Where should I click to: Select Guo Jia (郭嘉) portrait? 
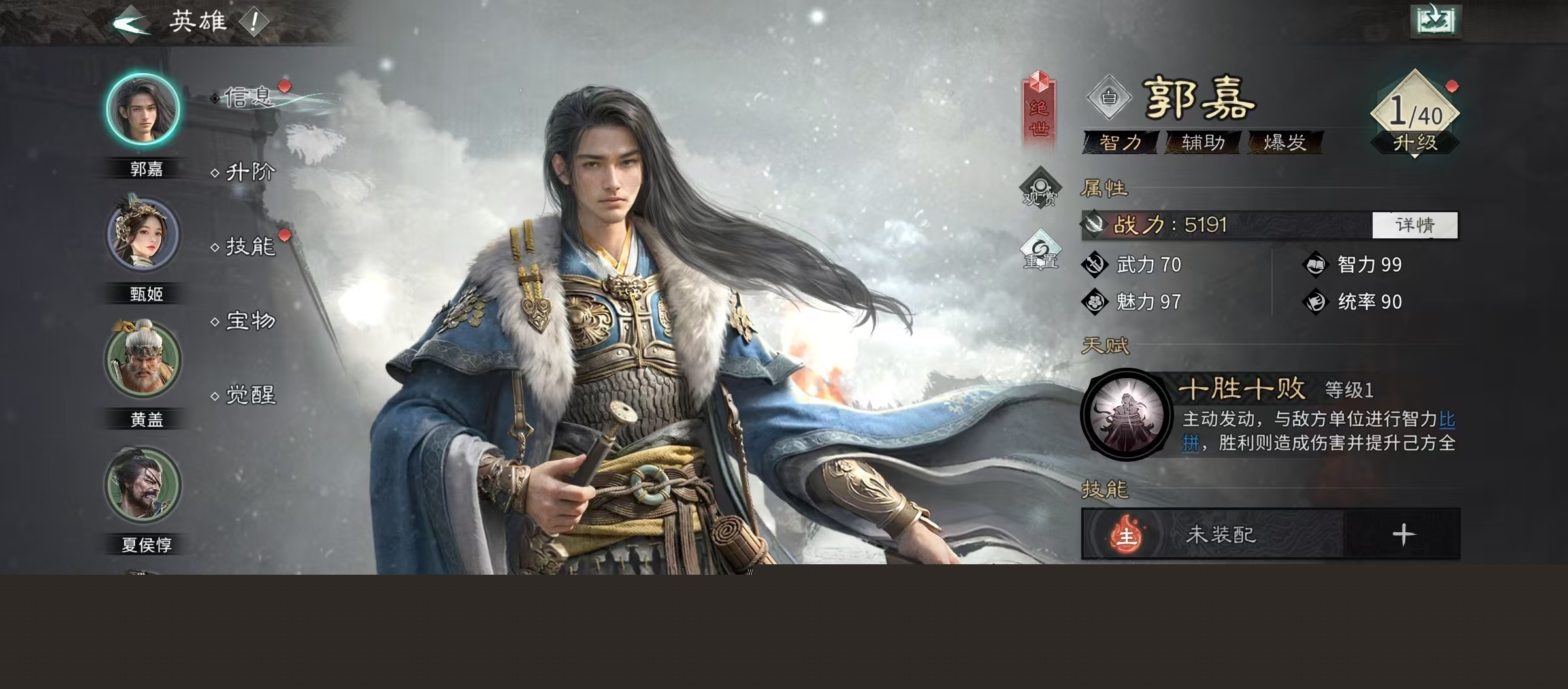point(143,110)
